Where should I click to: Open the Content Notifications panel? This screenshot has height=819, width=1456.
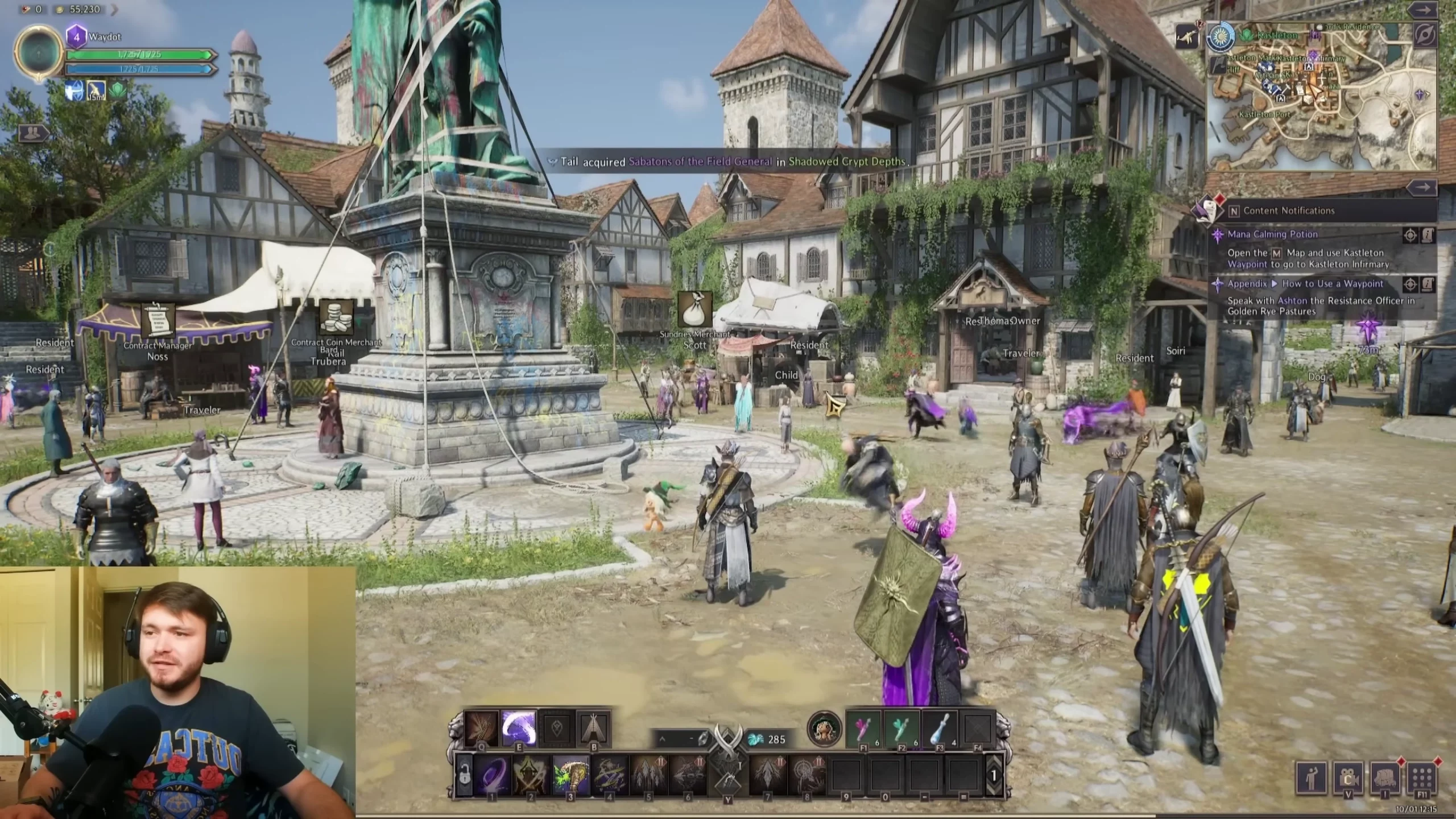pos(1288,211)
